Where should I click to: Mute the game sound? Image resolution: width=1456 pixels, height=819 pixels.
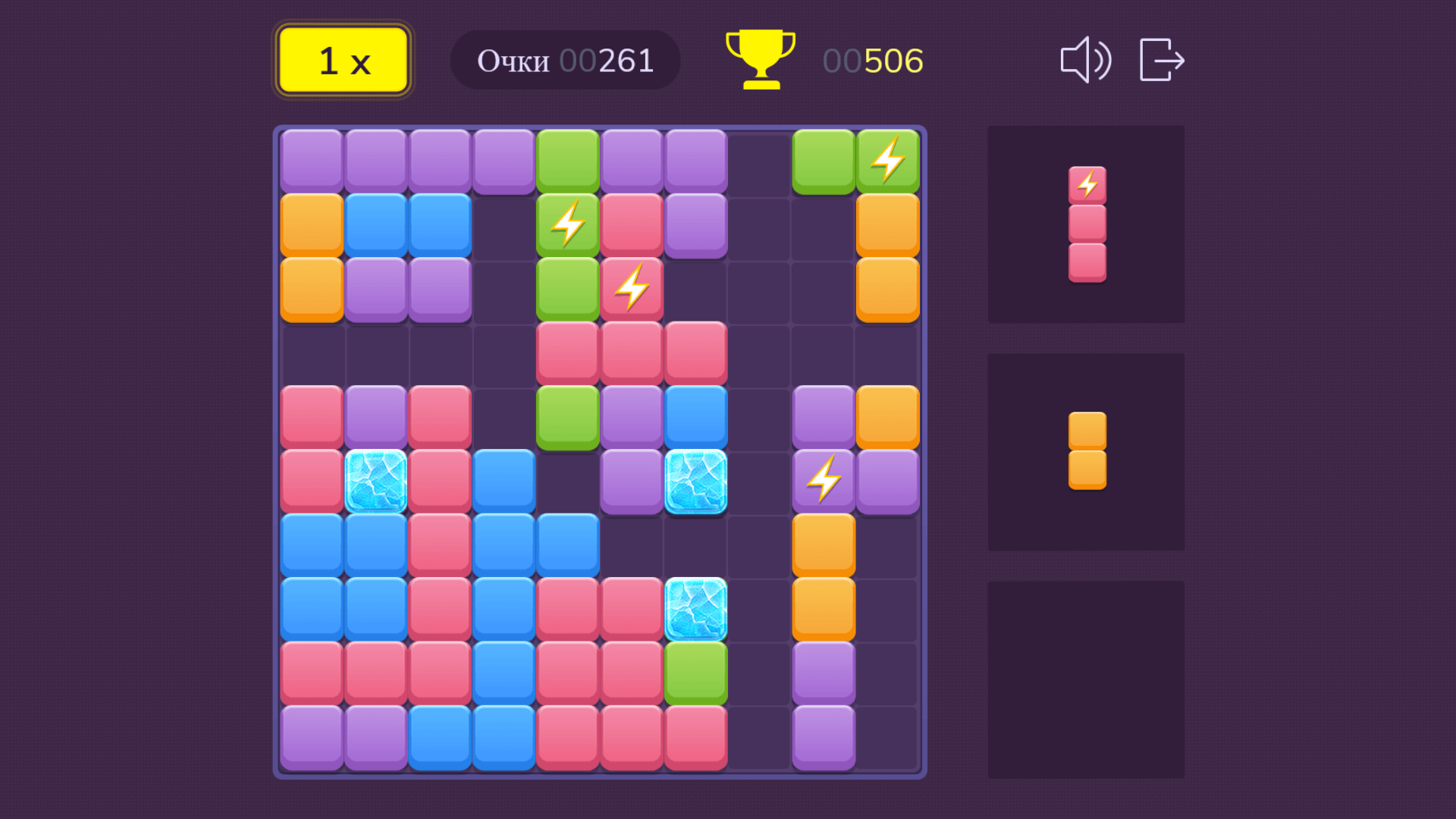coord(1086,60)
